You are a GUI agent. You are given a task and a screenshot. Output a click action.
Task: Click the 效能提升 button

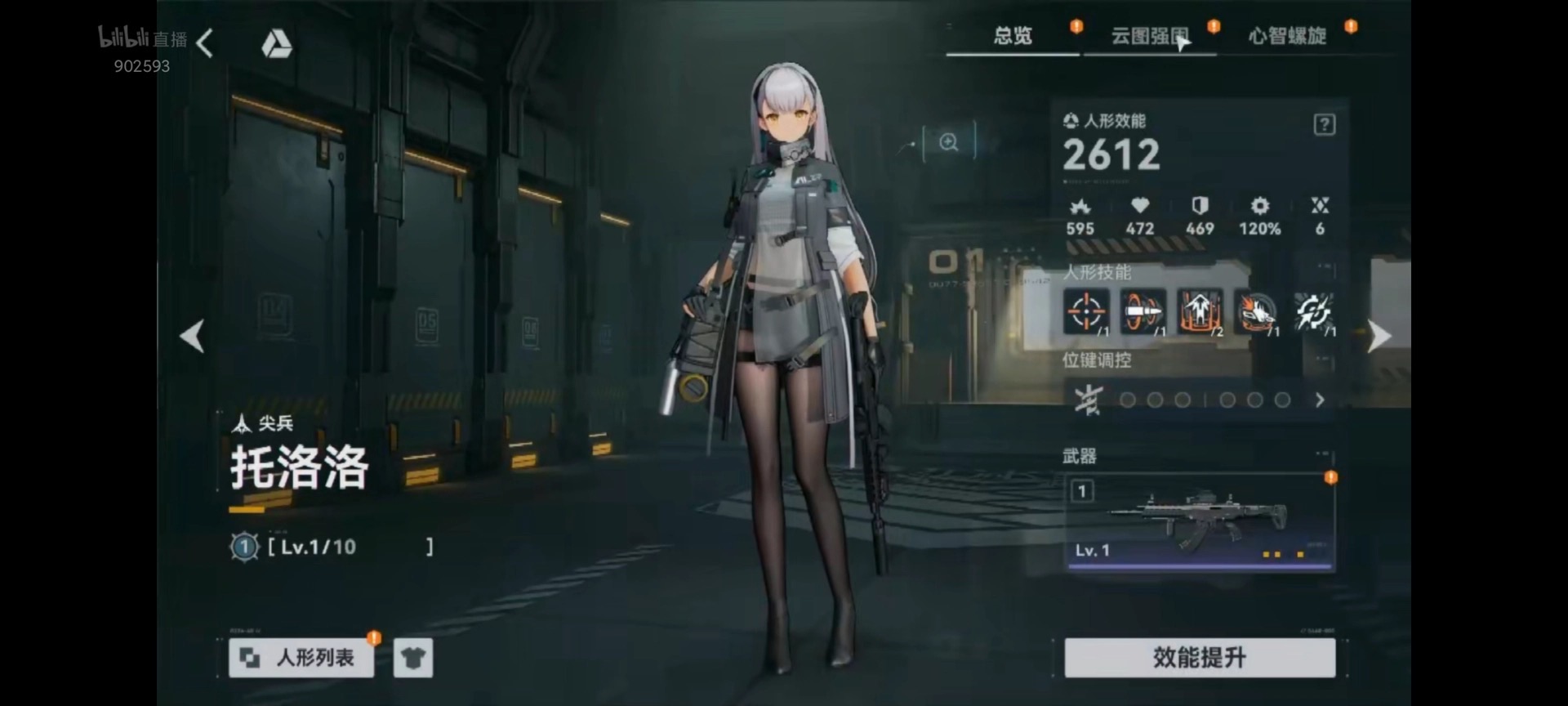coord(1200,658)
